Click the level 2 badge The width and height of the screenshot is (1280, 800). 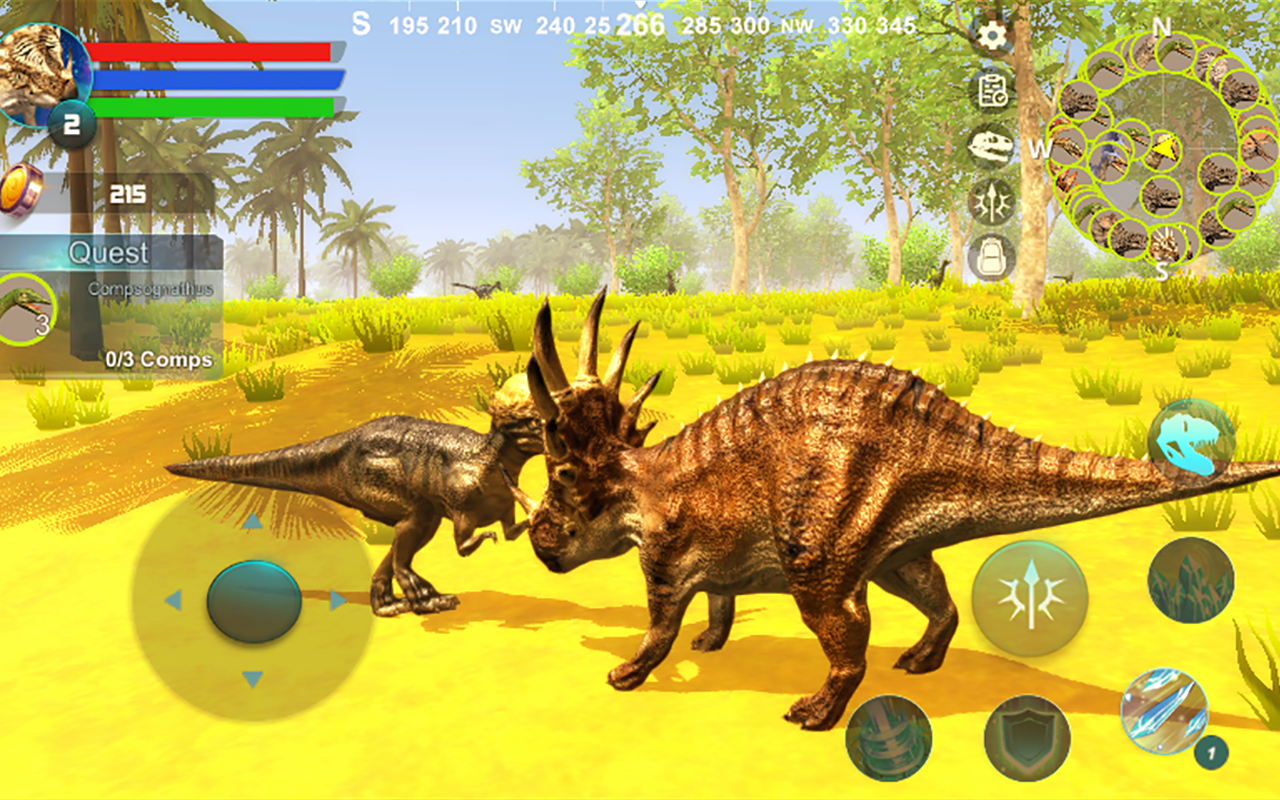tap(70, 122)
